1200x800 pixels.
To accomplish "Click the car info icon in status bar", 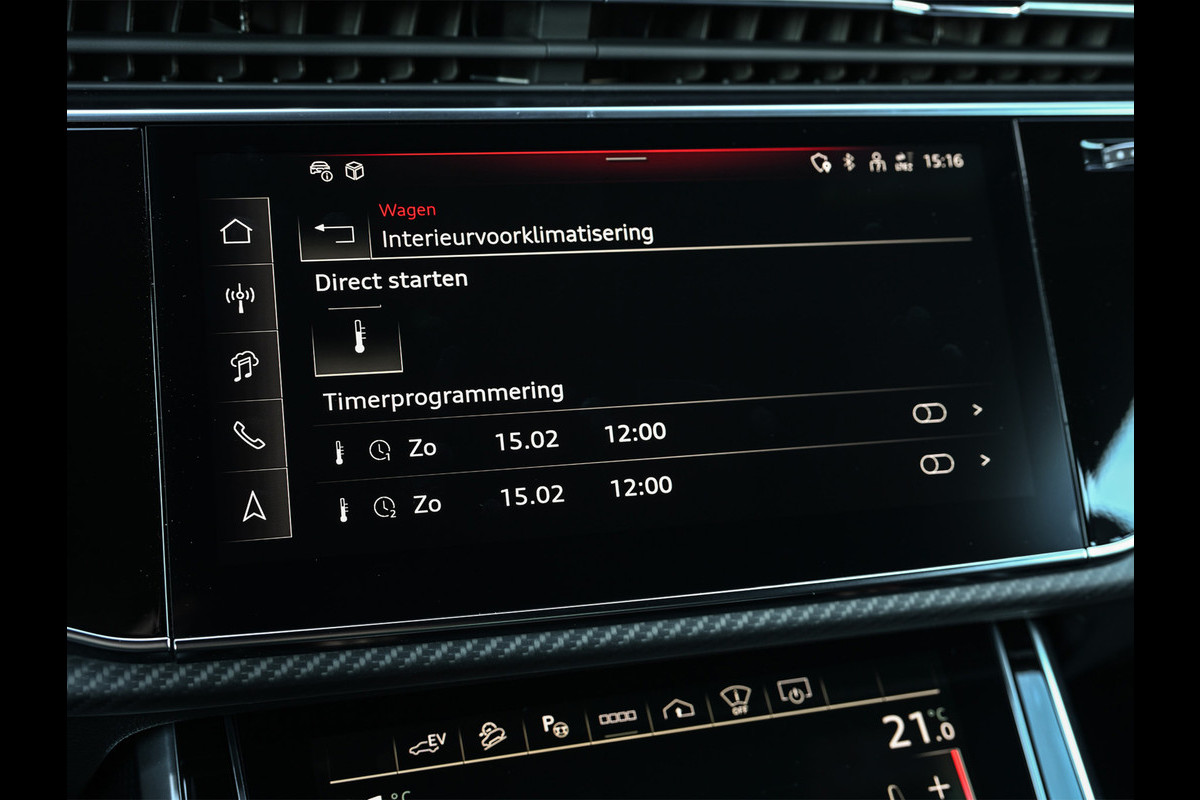I will pyautogui.click(x=321, y=170).
